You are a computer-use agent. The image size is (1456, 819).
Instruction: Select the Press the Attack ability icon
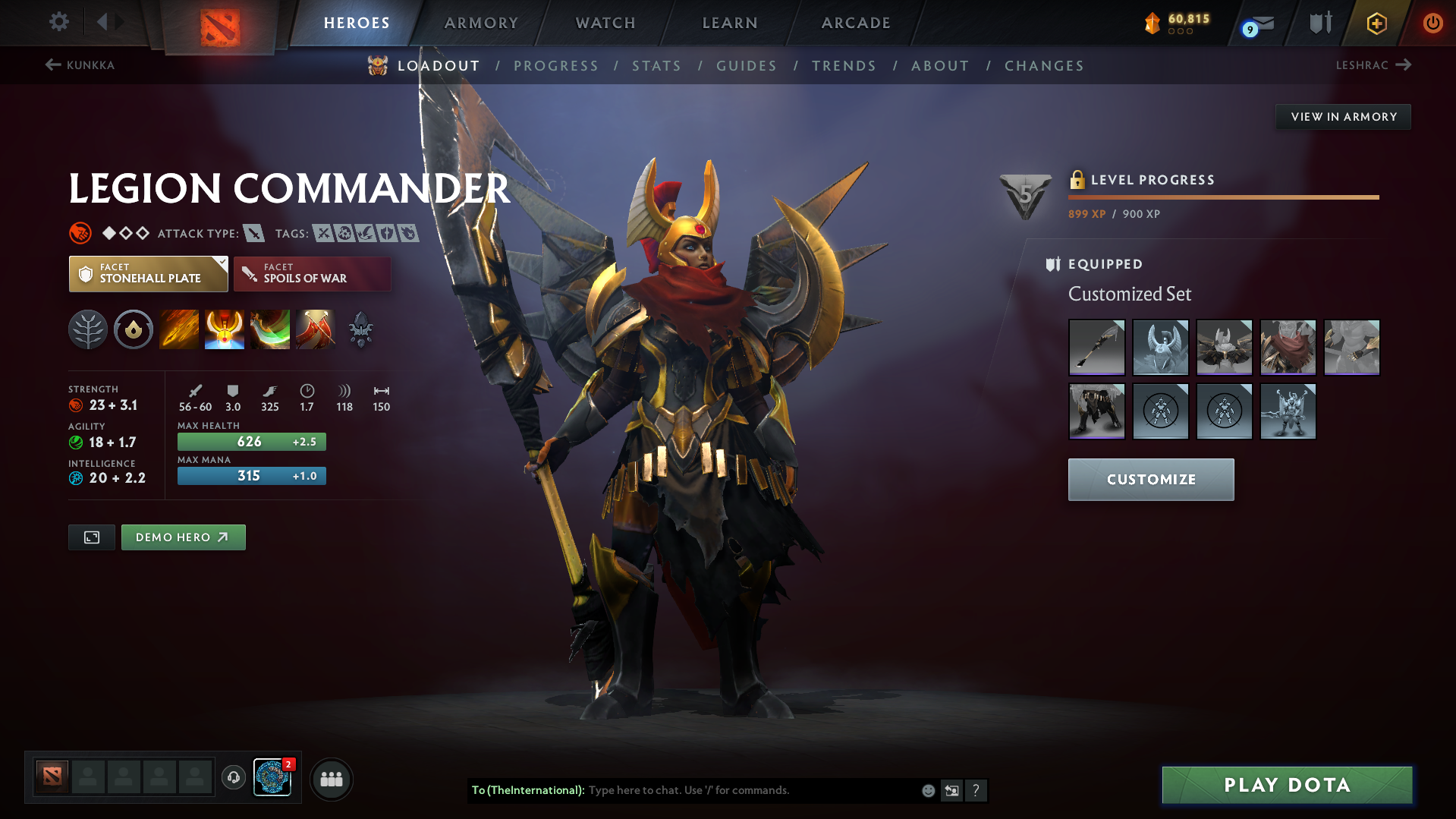pyautogui.click(x=225, y=329)
